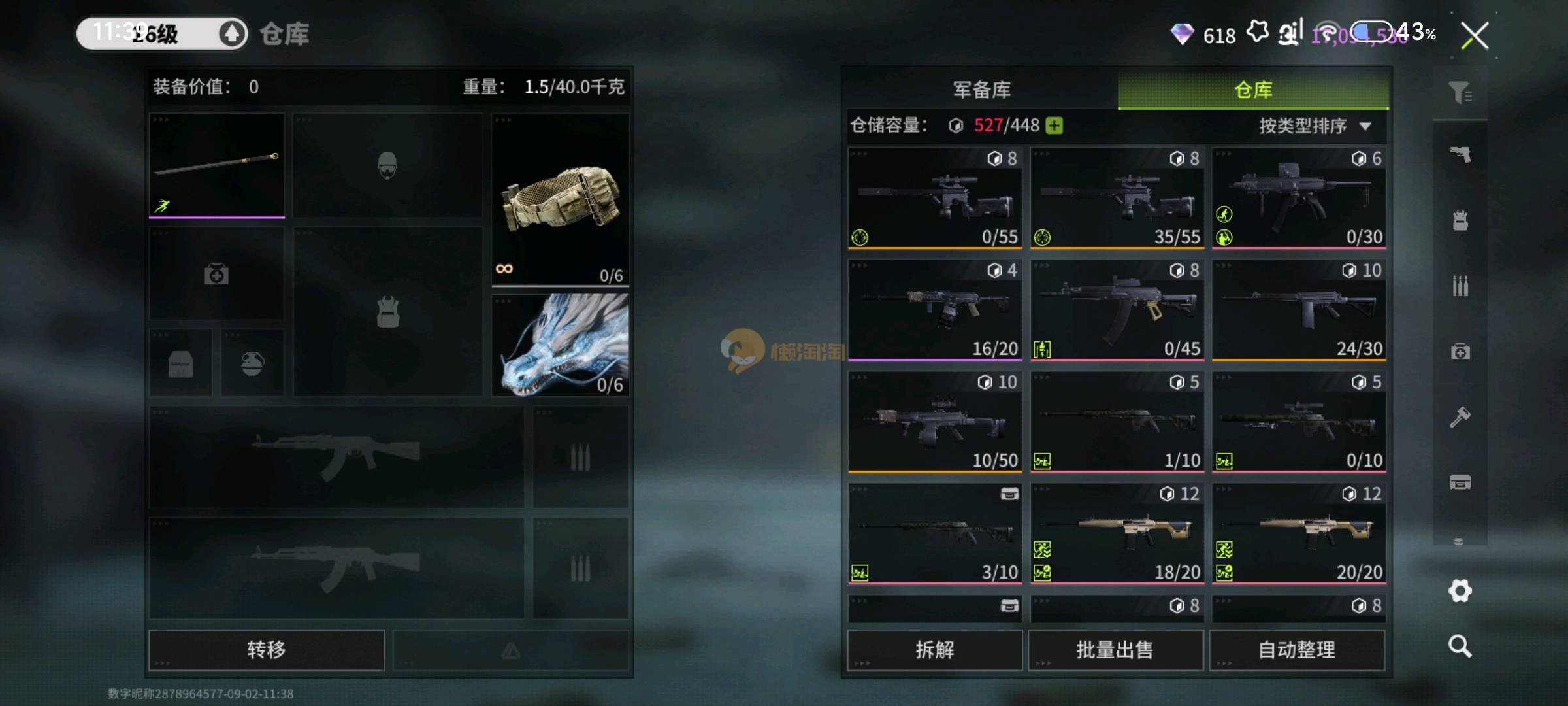Open 批量出售 bulk sell
1568x706 pixels.
(x=1115, y=650)
